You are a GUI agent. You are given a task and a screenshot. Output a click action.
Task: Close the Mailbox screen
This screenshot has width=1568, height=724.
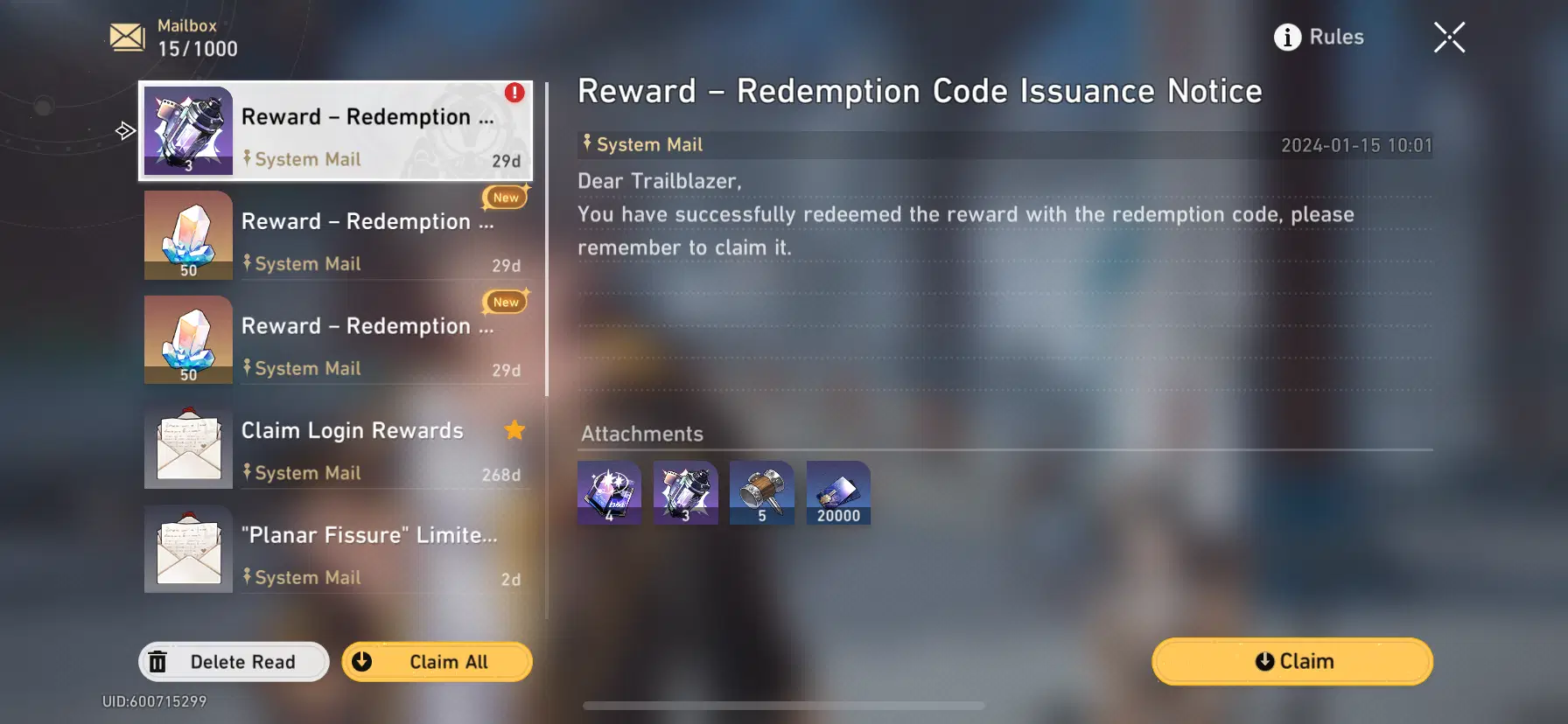(1449, 37)
